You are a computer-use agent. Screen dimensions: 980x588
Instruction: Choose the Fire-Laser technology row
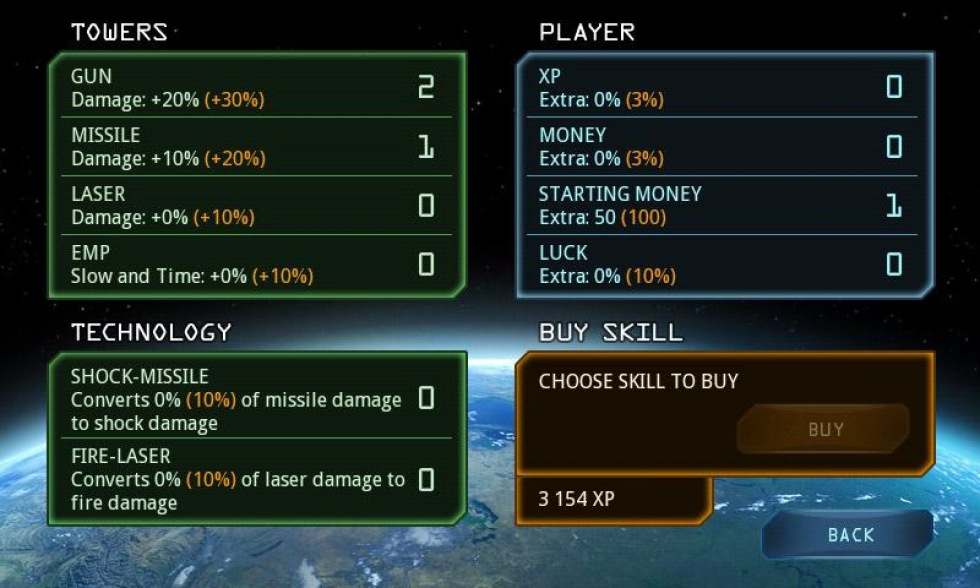257,479
